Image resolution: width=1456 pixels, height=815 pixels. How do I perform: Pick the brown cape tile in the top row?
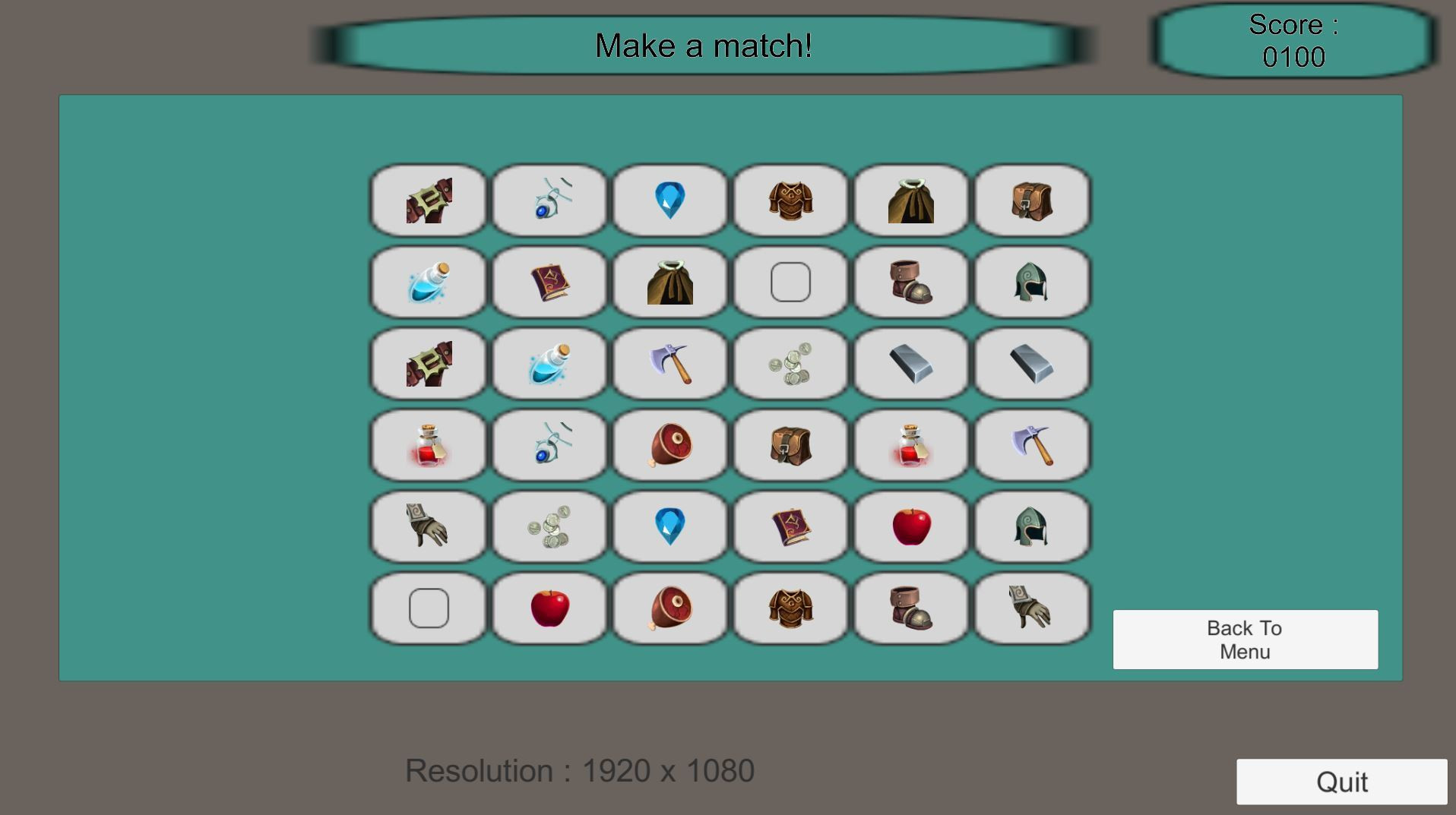911,200
